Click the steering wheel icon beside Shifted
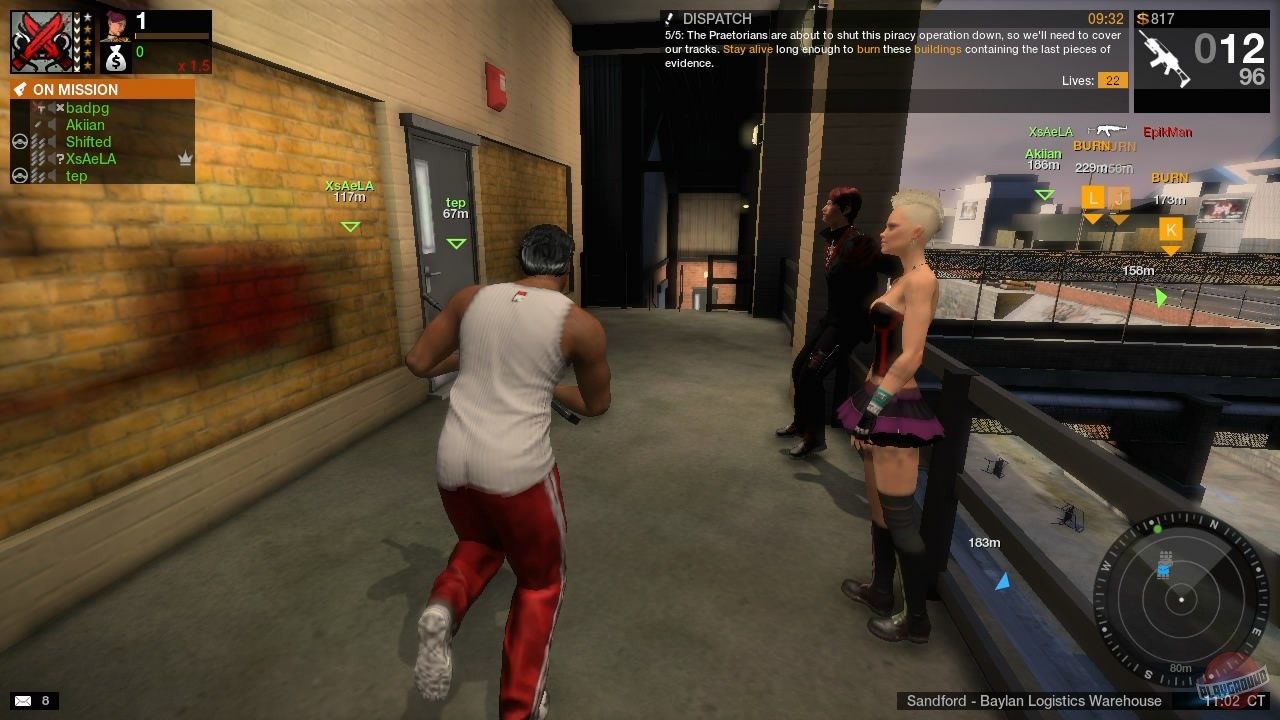Image resolution: width=1280 pixels, height=720 pixels. pos(20,141)
